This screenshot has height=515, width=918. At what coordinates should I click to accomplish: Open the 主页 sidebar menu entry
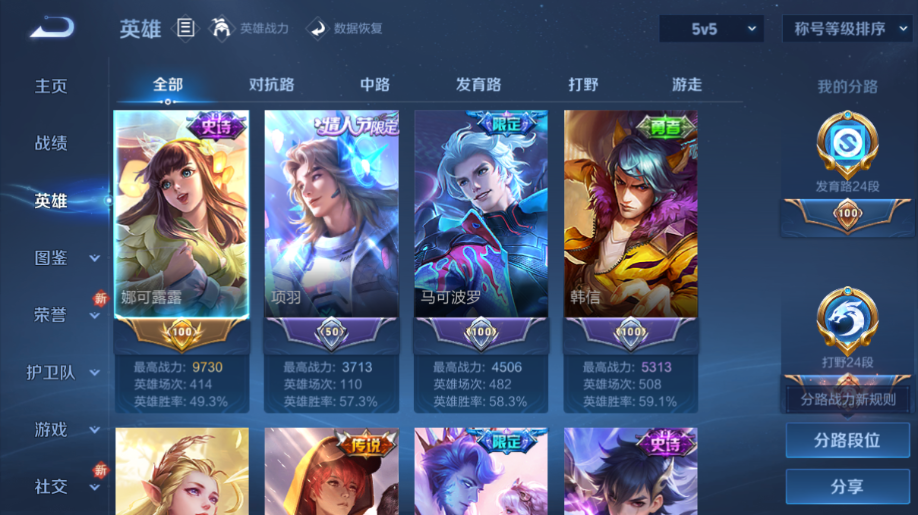pyautogui.click(x=51, y=86)
